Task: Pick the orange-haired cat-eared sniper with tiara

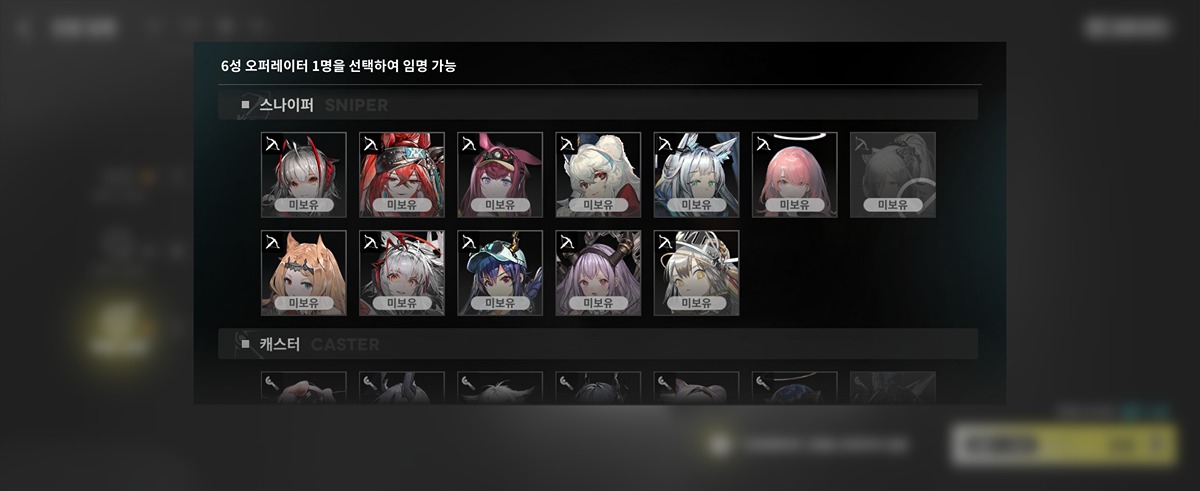Action: pos(303,272)
